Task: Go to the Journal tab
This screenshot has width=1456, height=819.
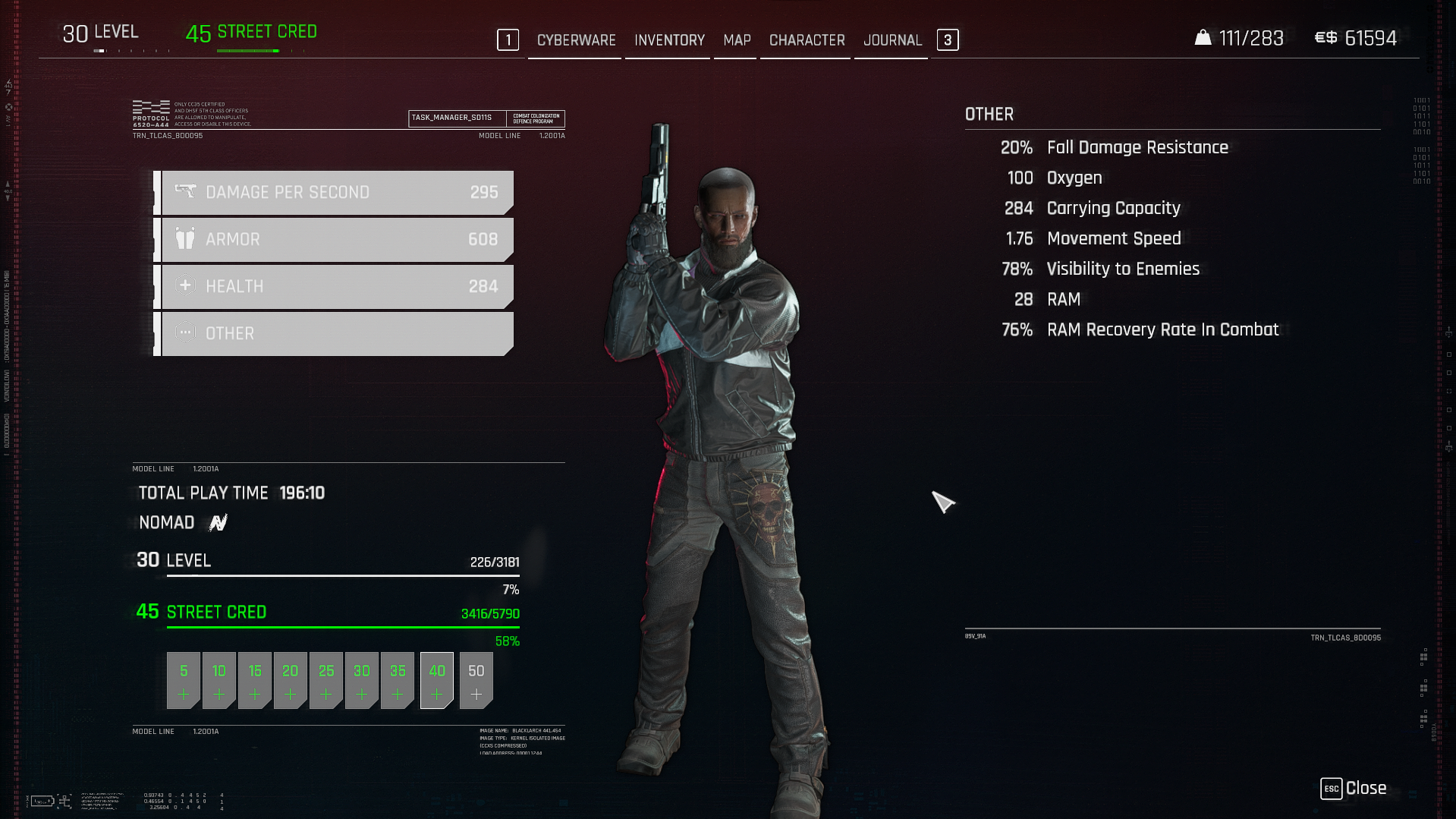Action: pyautogui.click(x=892, y=40)
